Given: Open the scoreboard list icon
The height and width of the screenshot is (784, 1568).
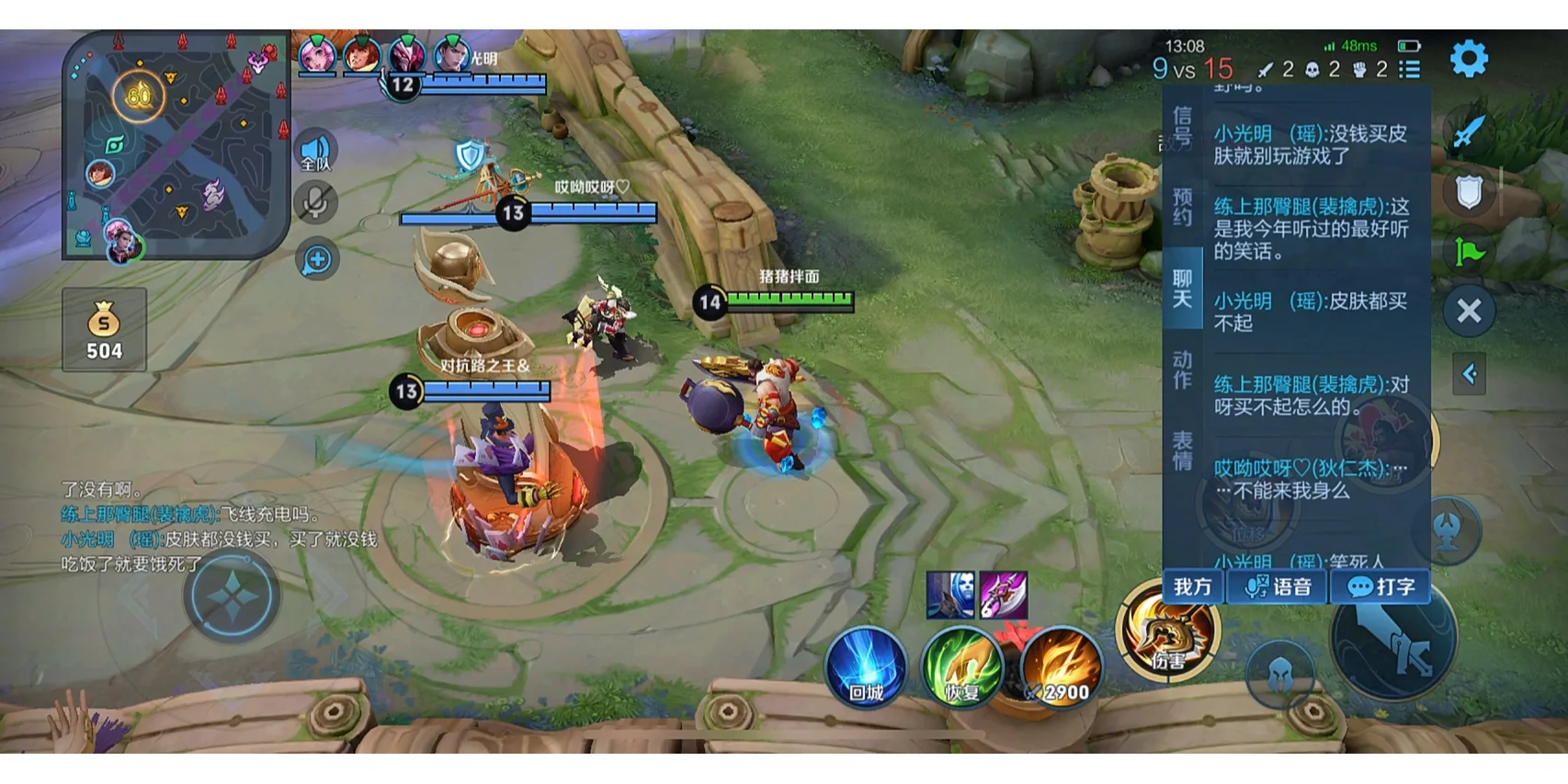Looking at the screenshot, I should 1409,69.
